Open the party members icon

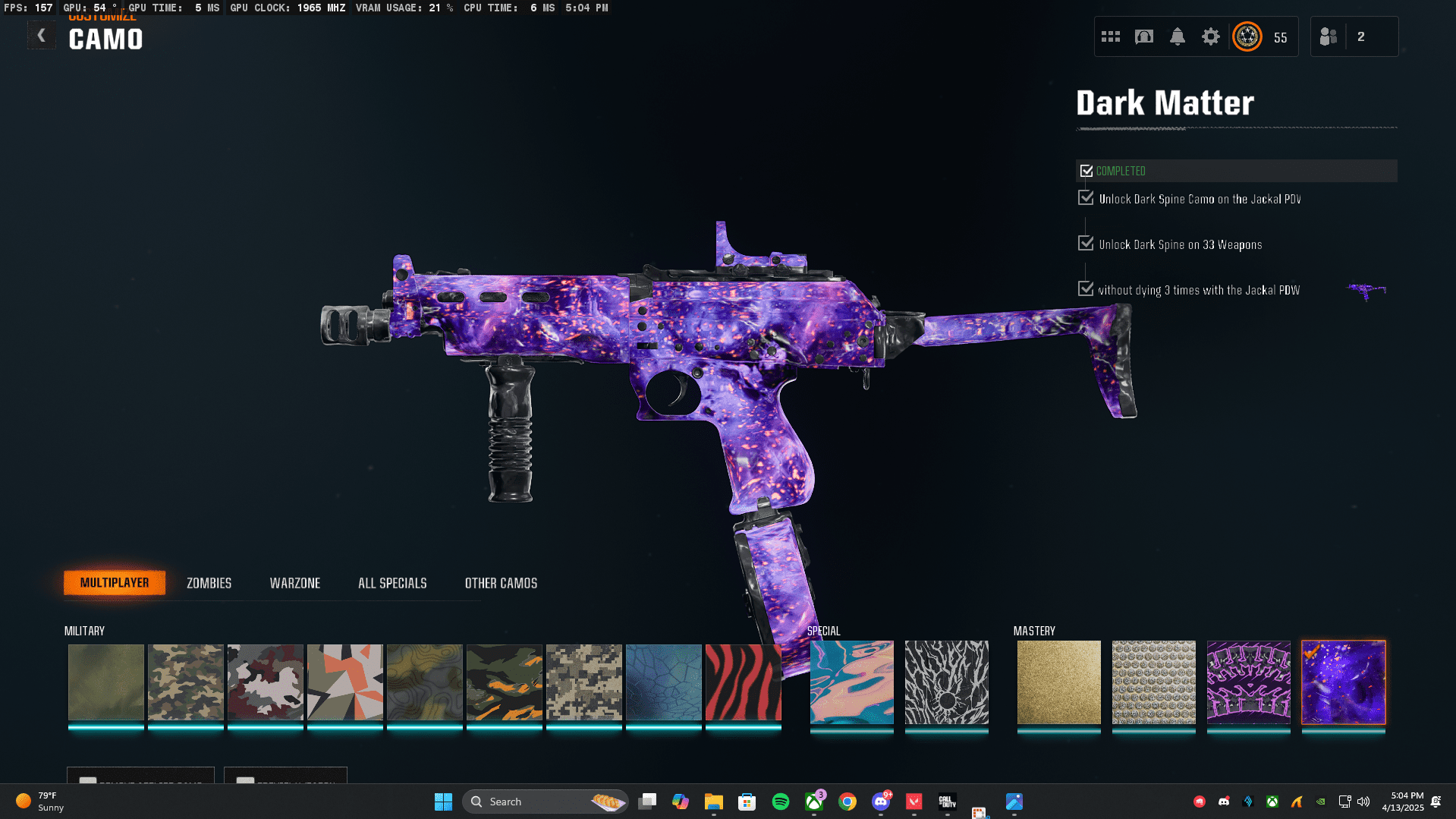pyautogui.click(x=1329, y=36)
